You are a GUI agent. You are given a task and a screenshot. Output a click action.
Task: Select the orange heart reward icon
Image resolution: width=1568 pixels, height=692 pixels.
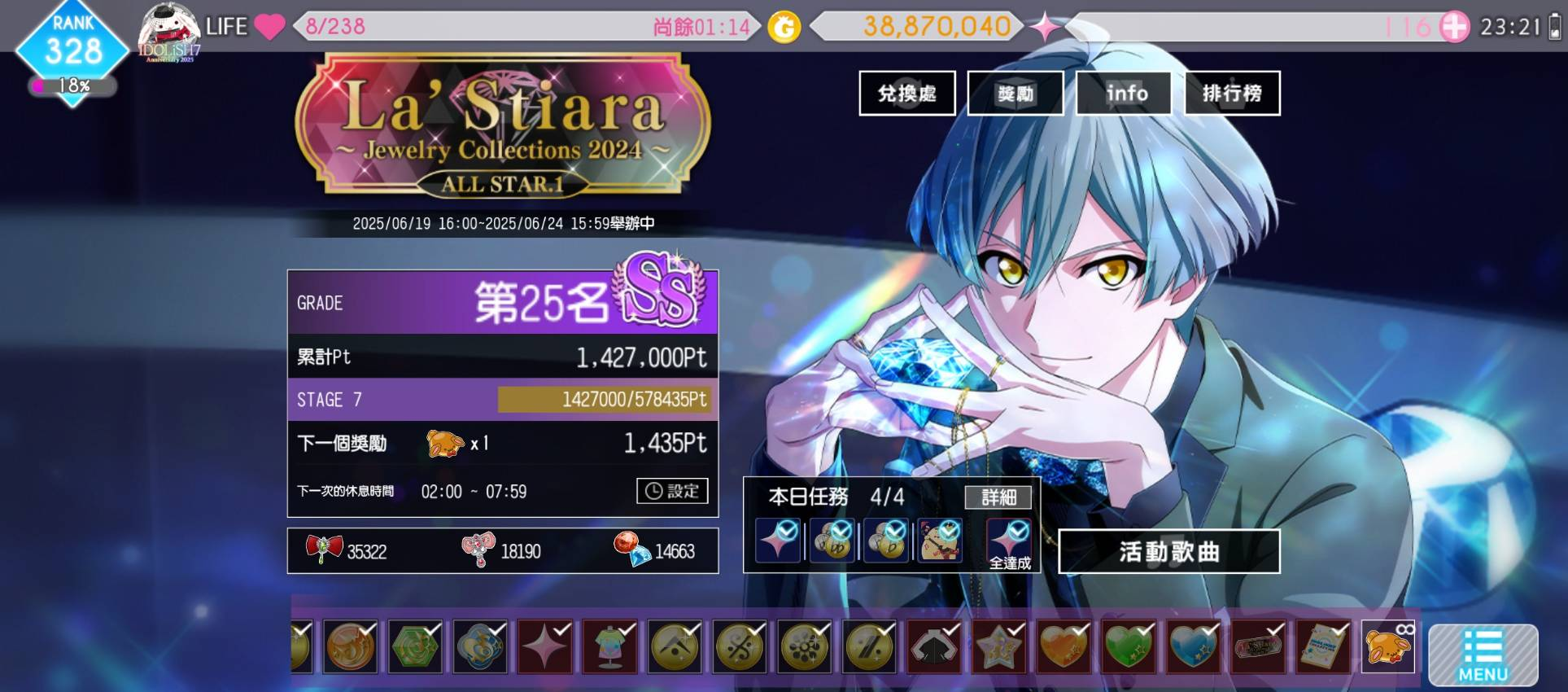(1064, 647)
